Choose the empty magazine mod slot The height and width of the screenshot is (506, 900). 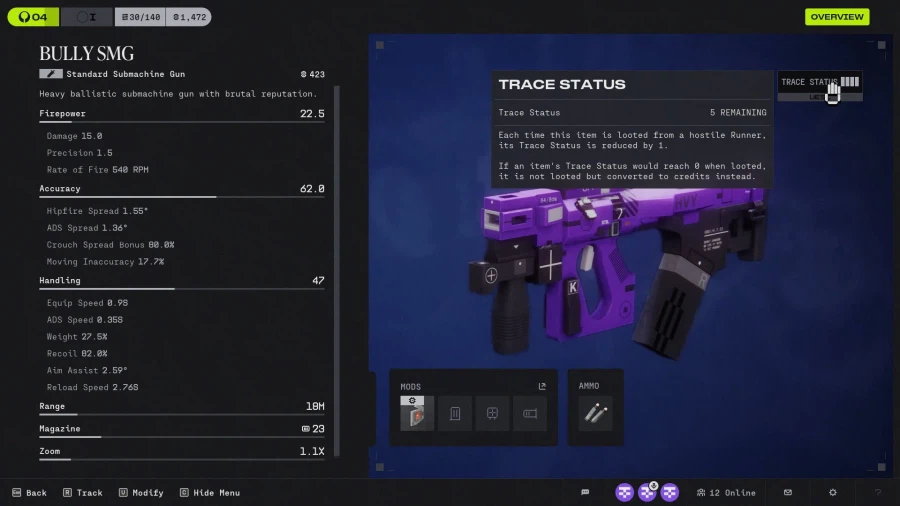click(455, 413)
